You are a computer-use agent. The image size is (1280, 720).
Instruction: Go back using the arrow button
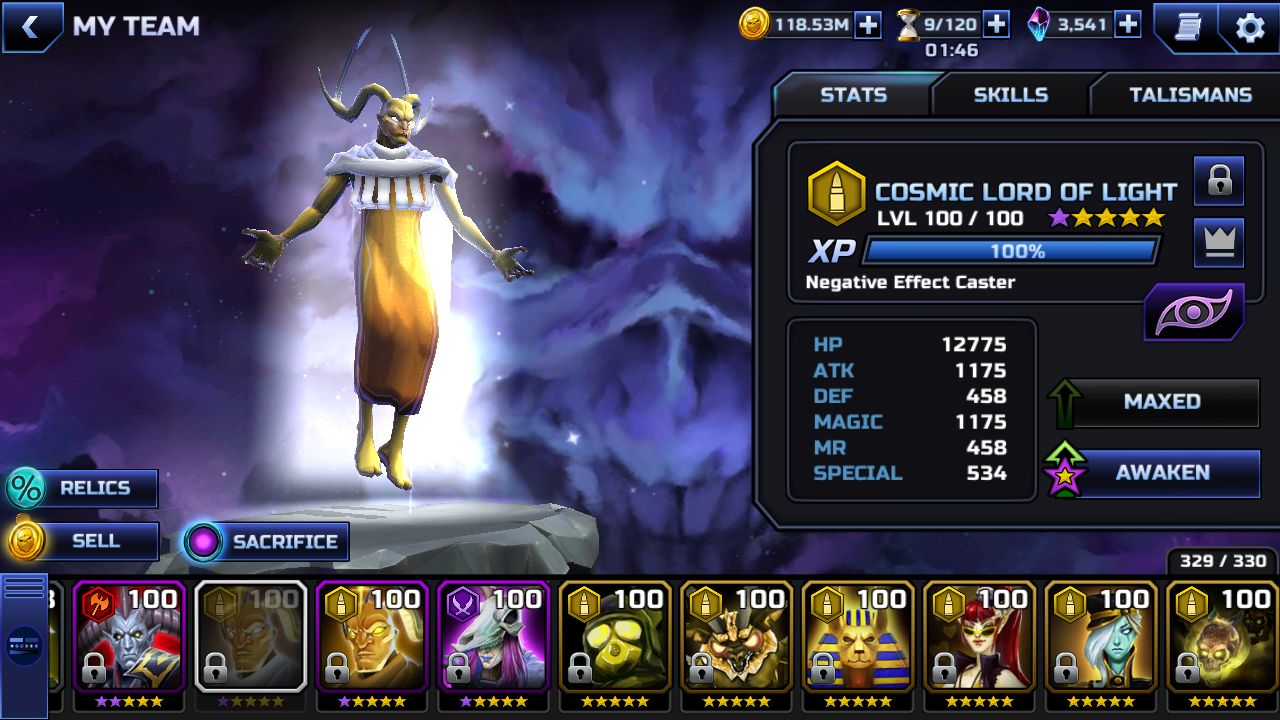(30, 27)
